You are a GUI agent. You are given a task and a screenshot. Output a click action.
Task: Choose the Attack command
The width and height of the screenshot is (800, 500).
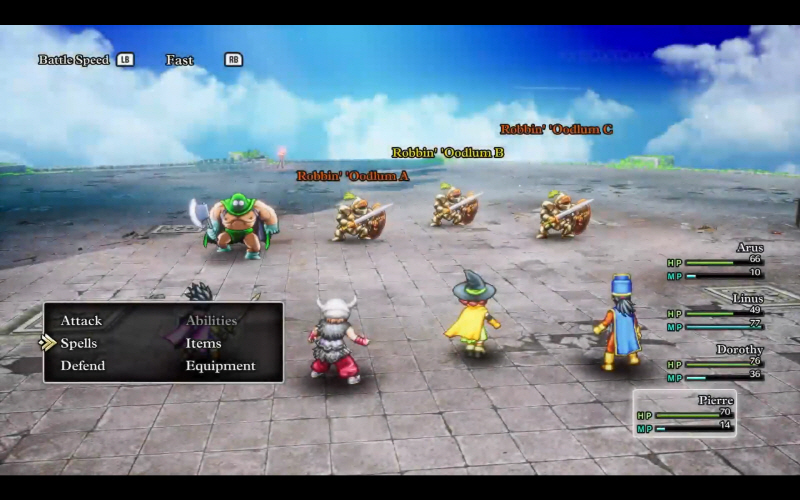(x=81, y=321)
